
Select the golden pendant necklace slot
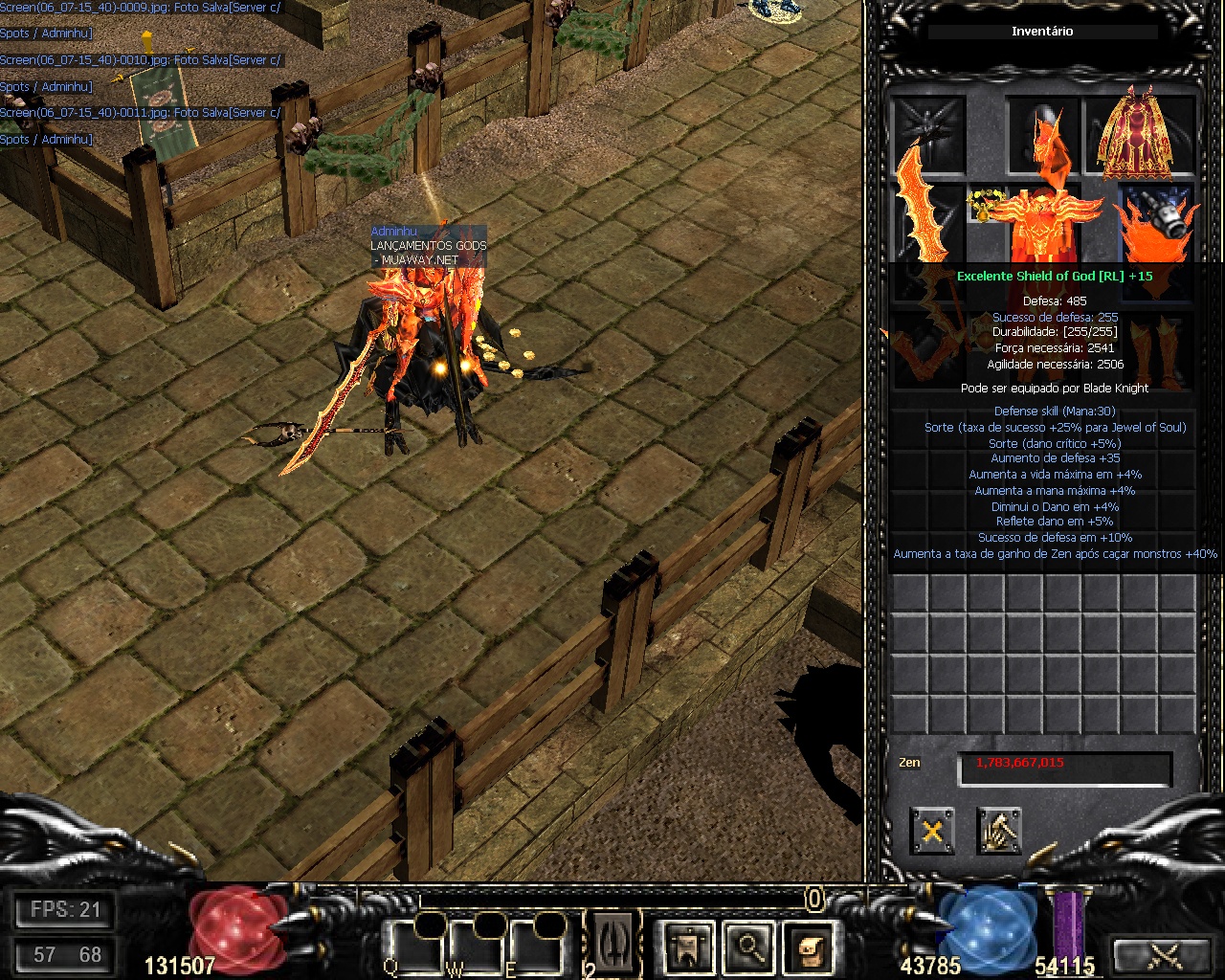[x=986, y=204]
